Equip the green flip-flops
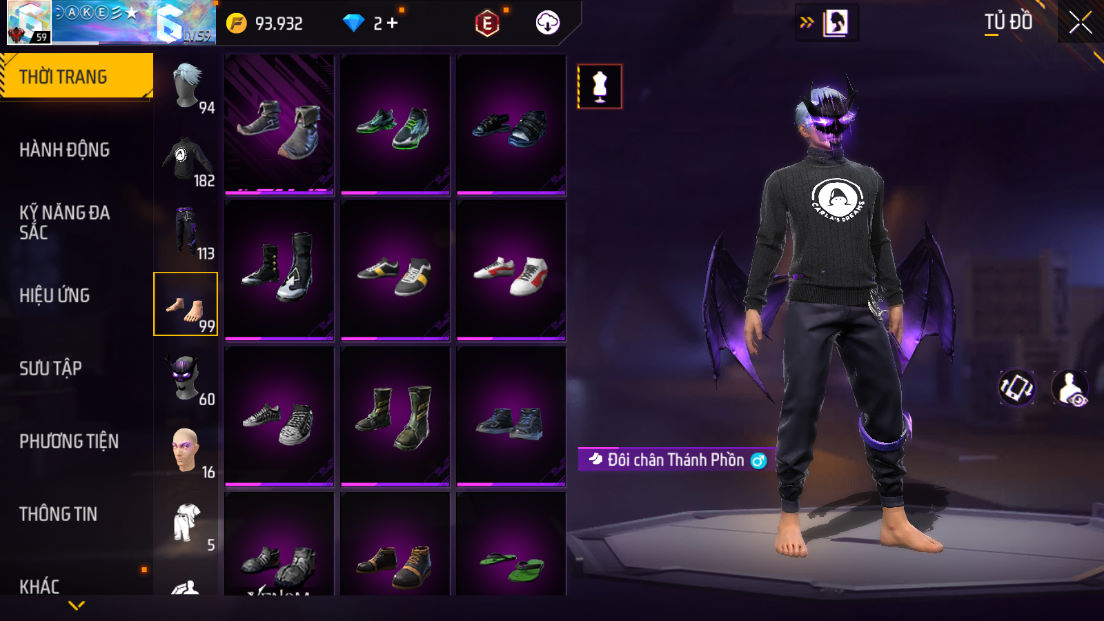Screen dimensions: 1104x621 tap(510, 565)
